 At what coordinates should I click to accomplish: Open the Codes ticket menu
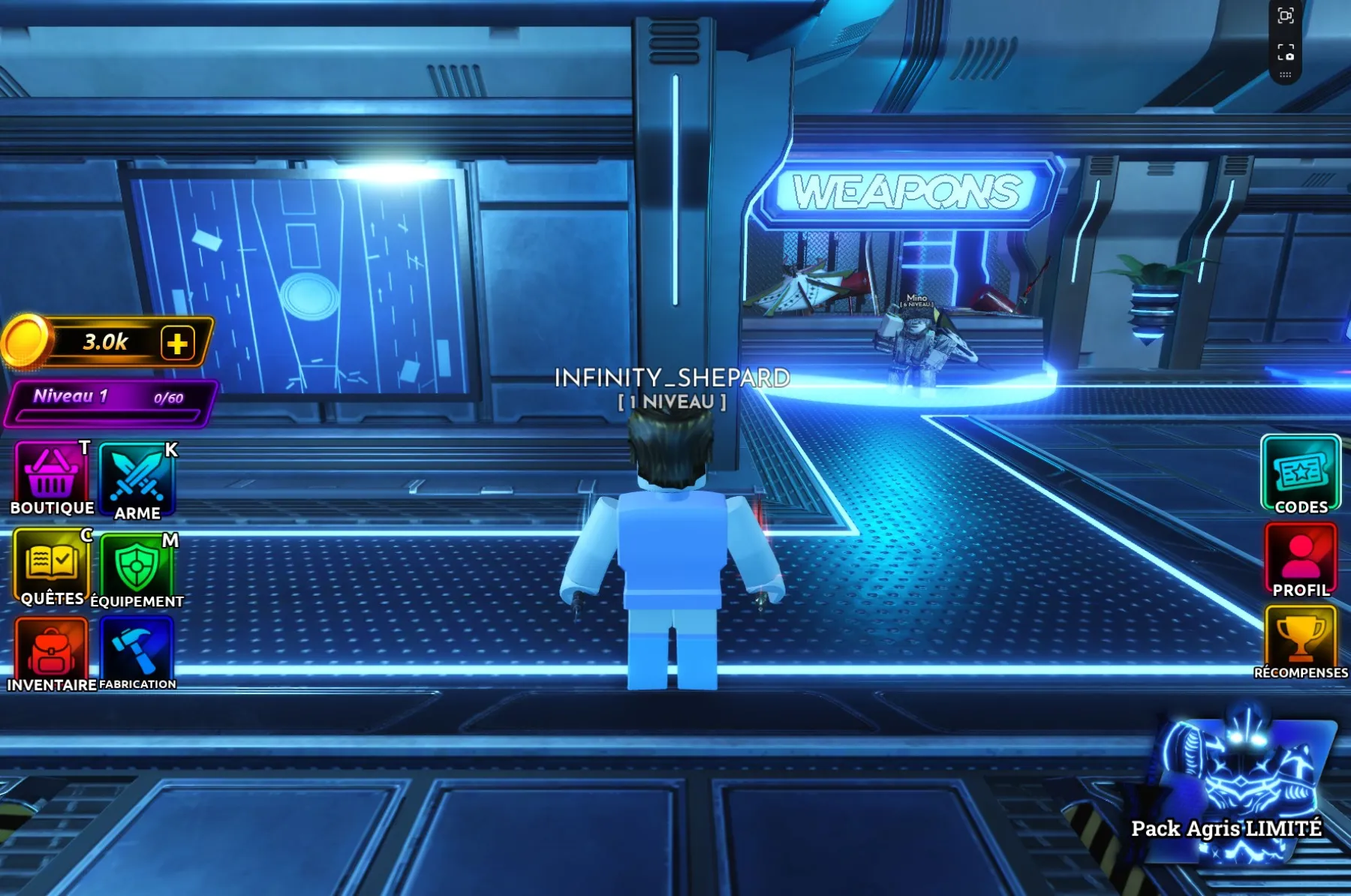point(1301,475)
